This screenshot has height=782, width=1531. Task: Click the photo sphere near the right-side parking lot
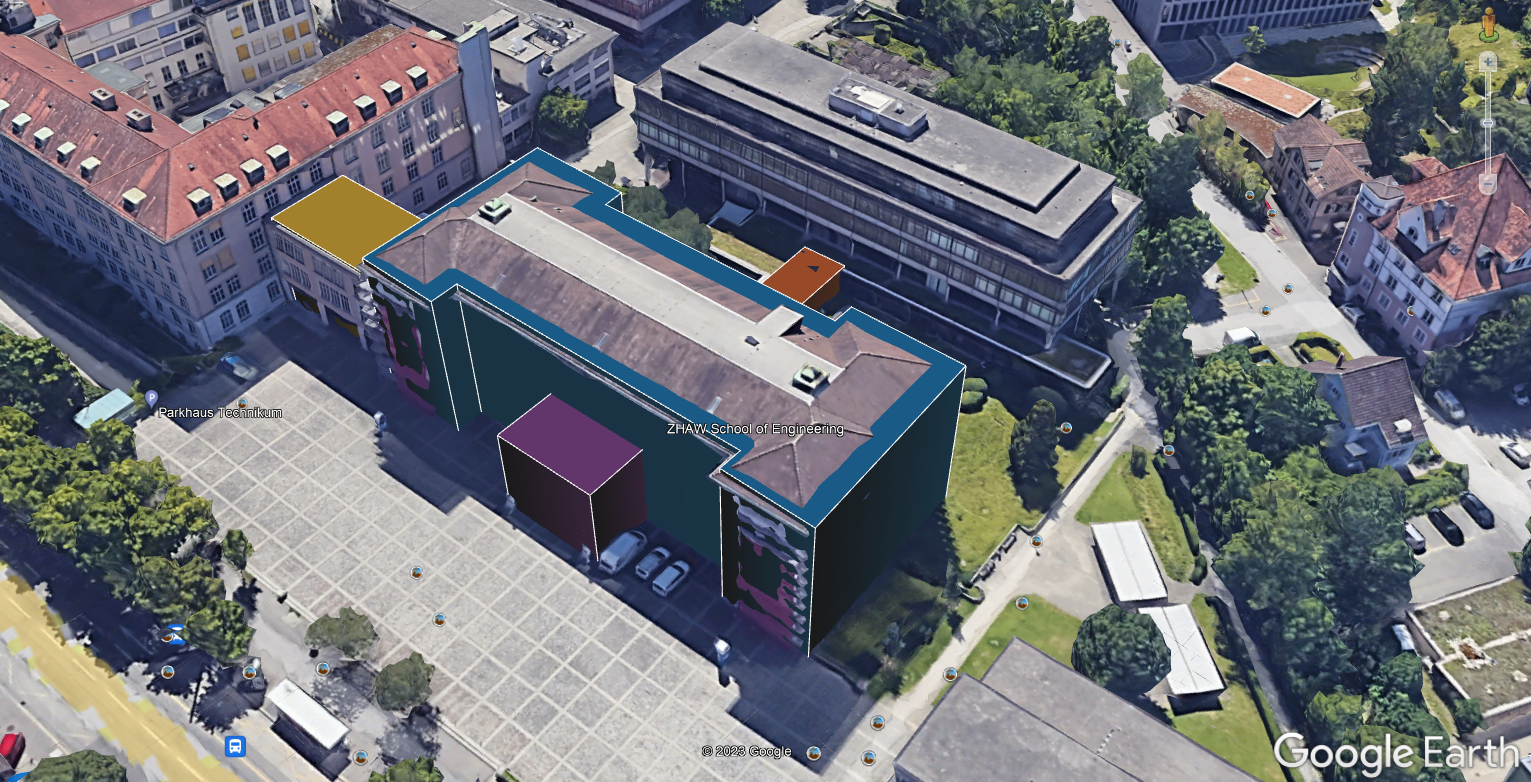click(1412, 309)
